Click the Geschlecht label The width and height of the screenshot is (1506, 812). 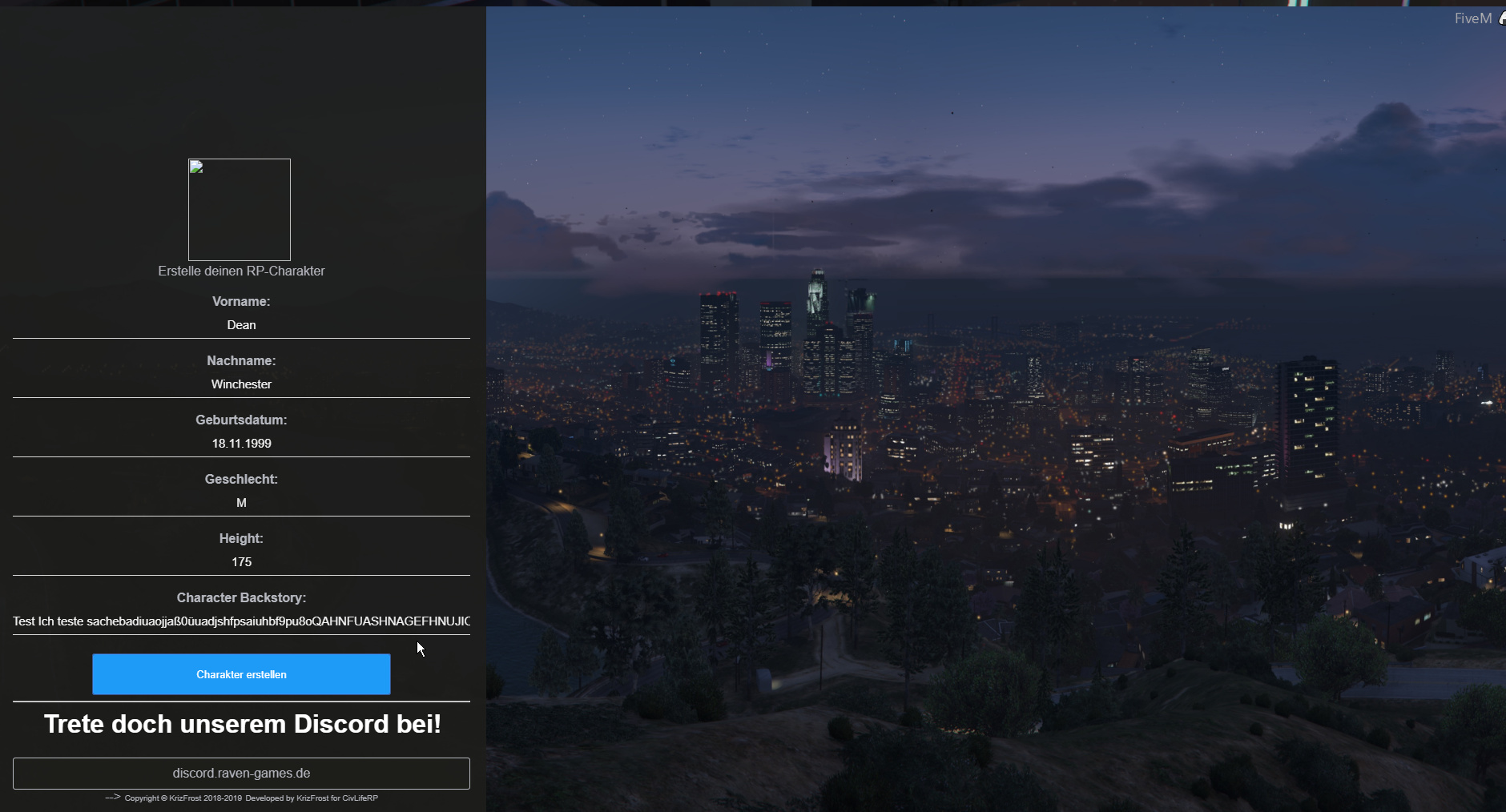241,479
